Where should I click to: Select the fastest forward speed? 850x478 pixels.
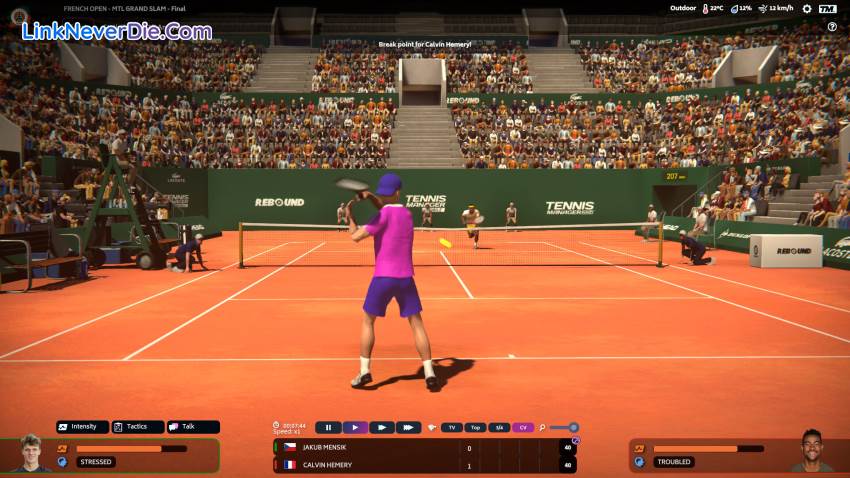(407, 428)
